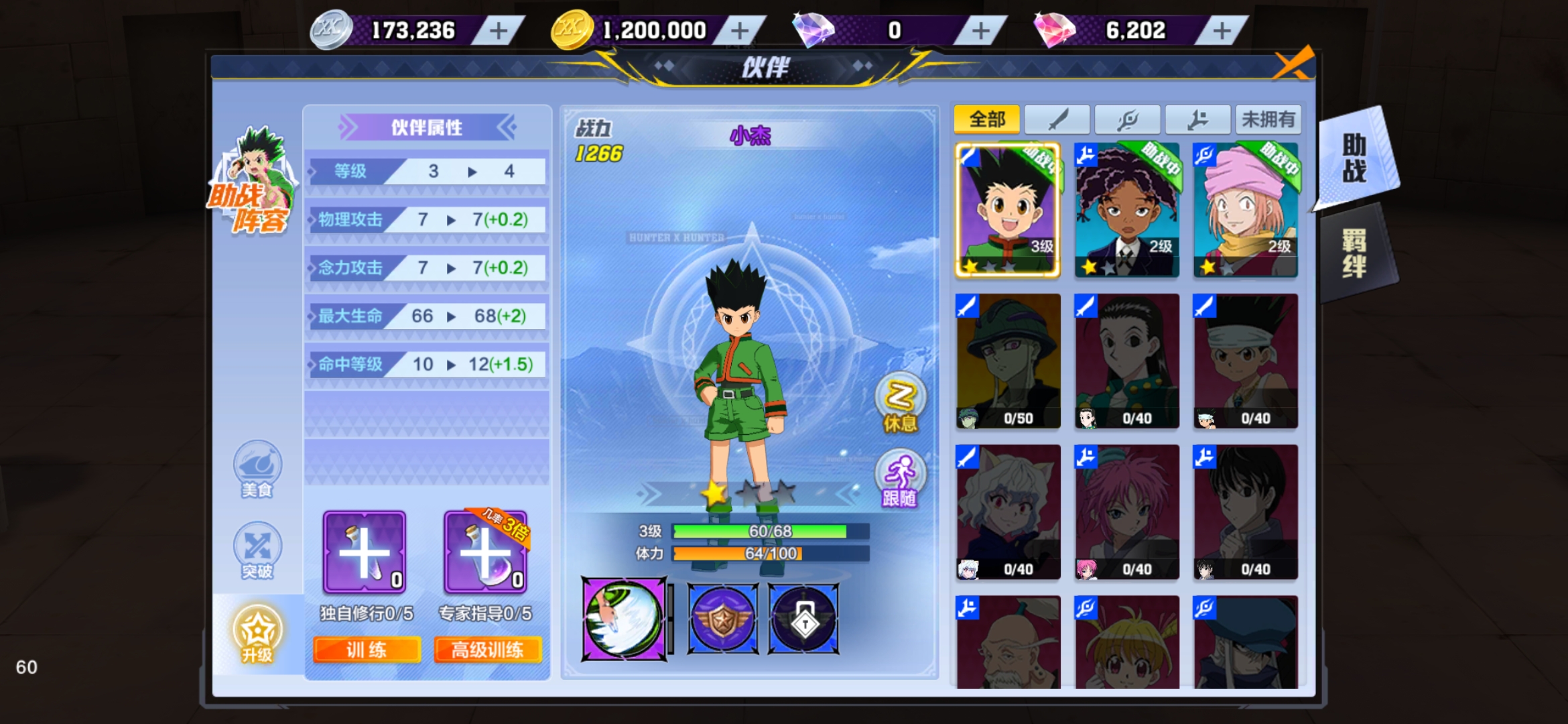Add the 独自修行 solo training potion

[364, 552]
